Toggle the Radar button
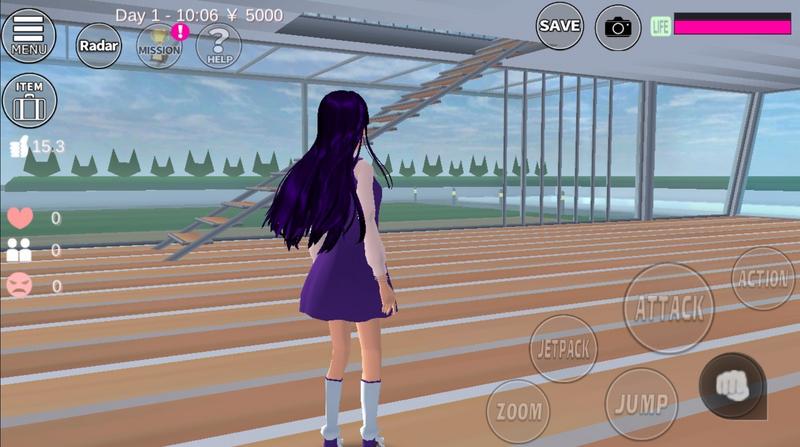This screenshot has width=800, height=447. 98,45
